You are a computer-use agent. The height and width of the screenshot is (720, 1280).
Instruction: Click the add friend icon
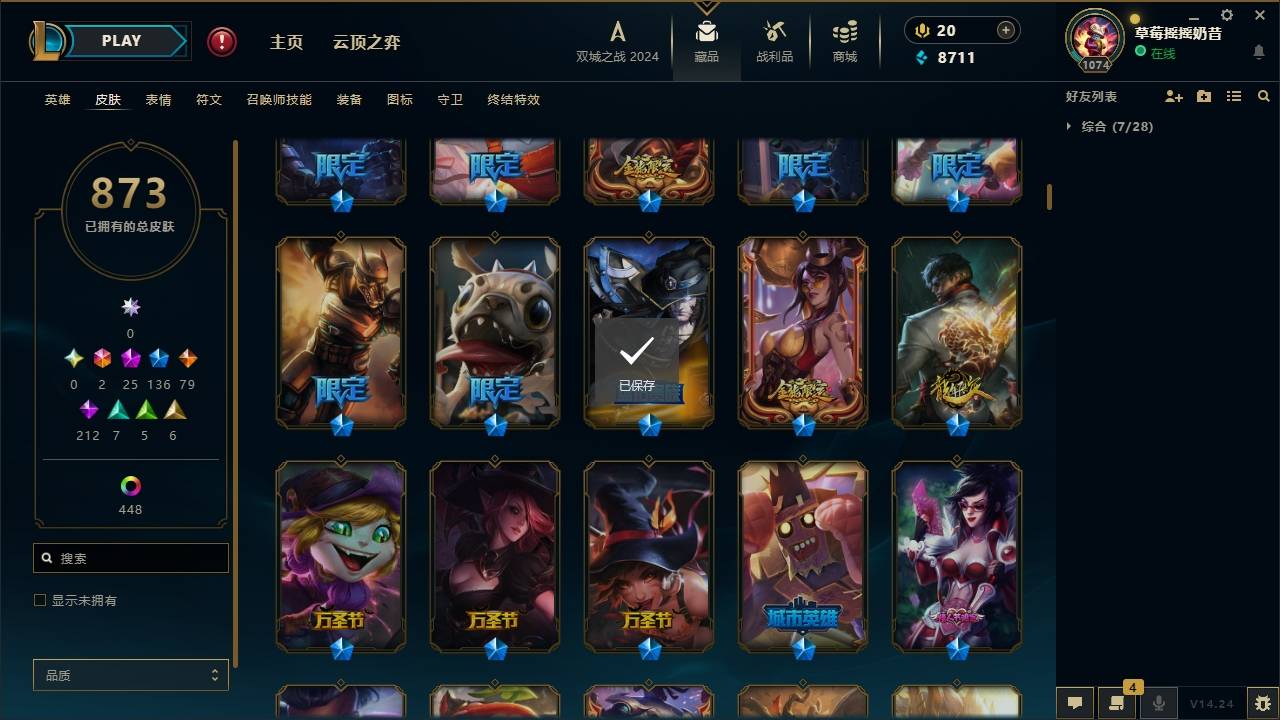pos(1173,95)
